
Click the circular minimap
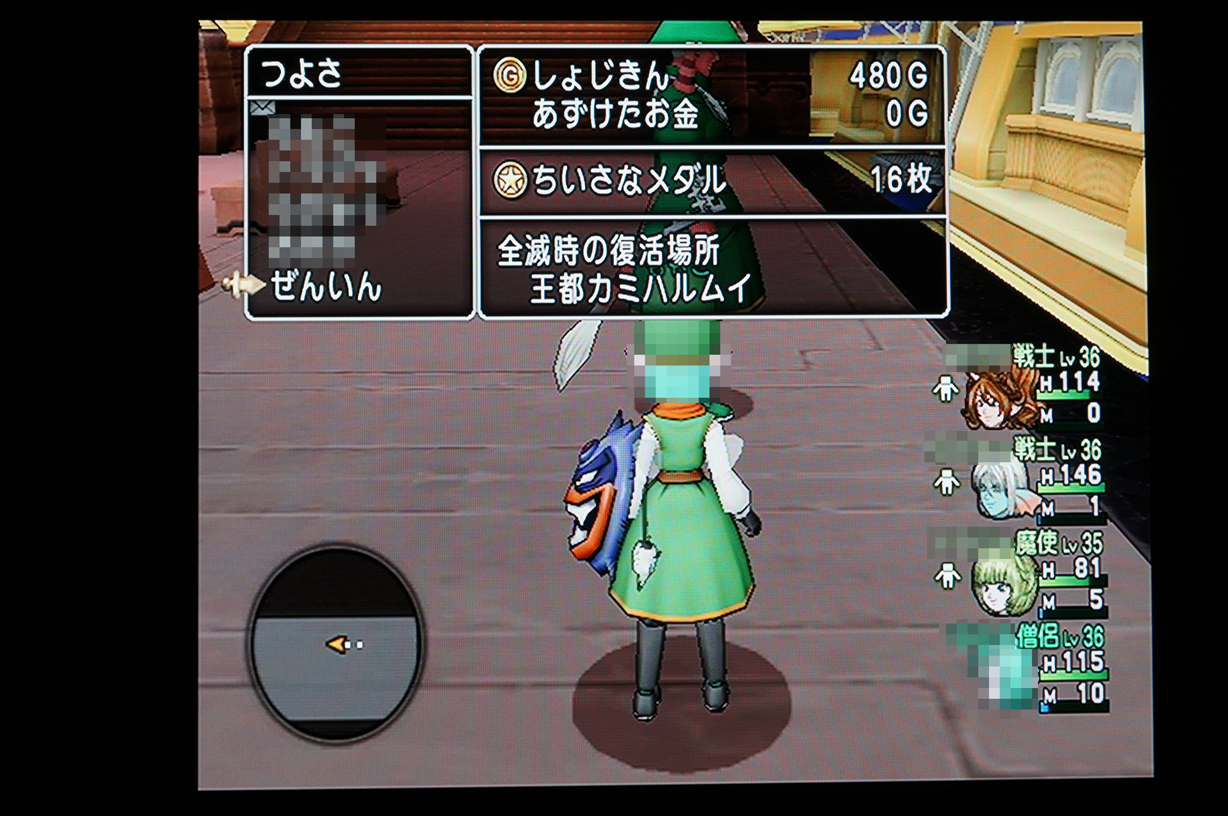[336, 644]
